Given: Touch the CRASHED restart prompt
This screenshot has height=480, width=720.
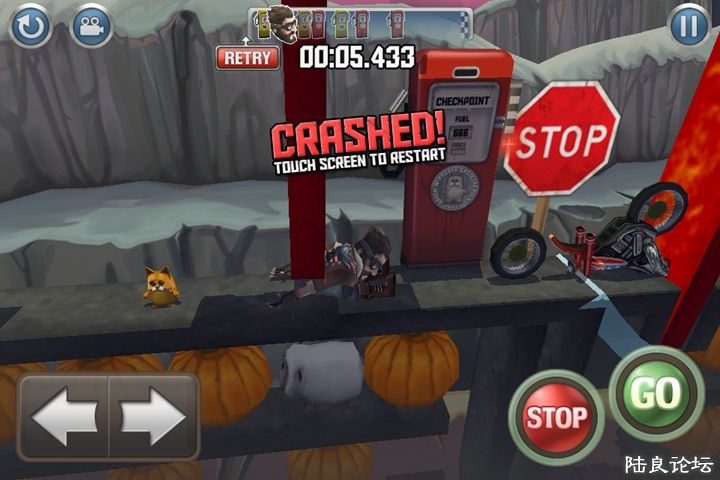Looking at the screenshot, I should 359,145.
